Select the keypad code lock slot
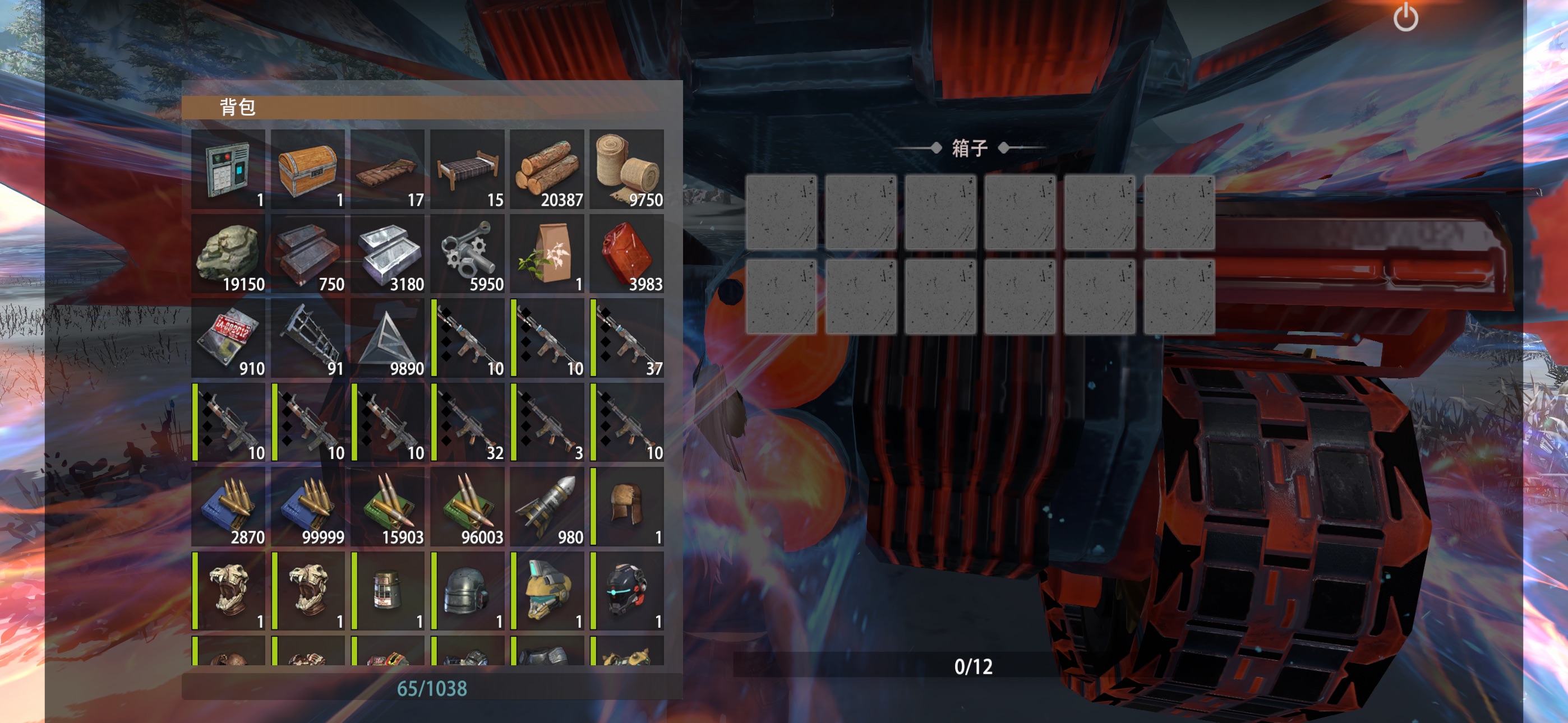1568x723 pixels. coord(228,169)
